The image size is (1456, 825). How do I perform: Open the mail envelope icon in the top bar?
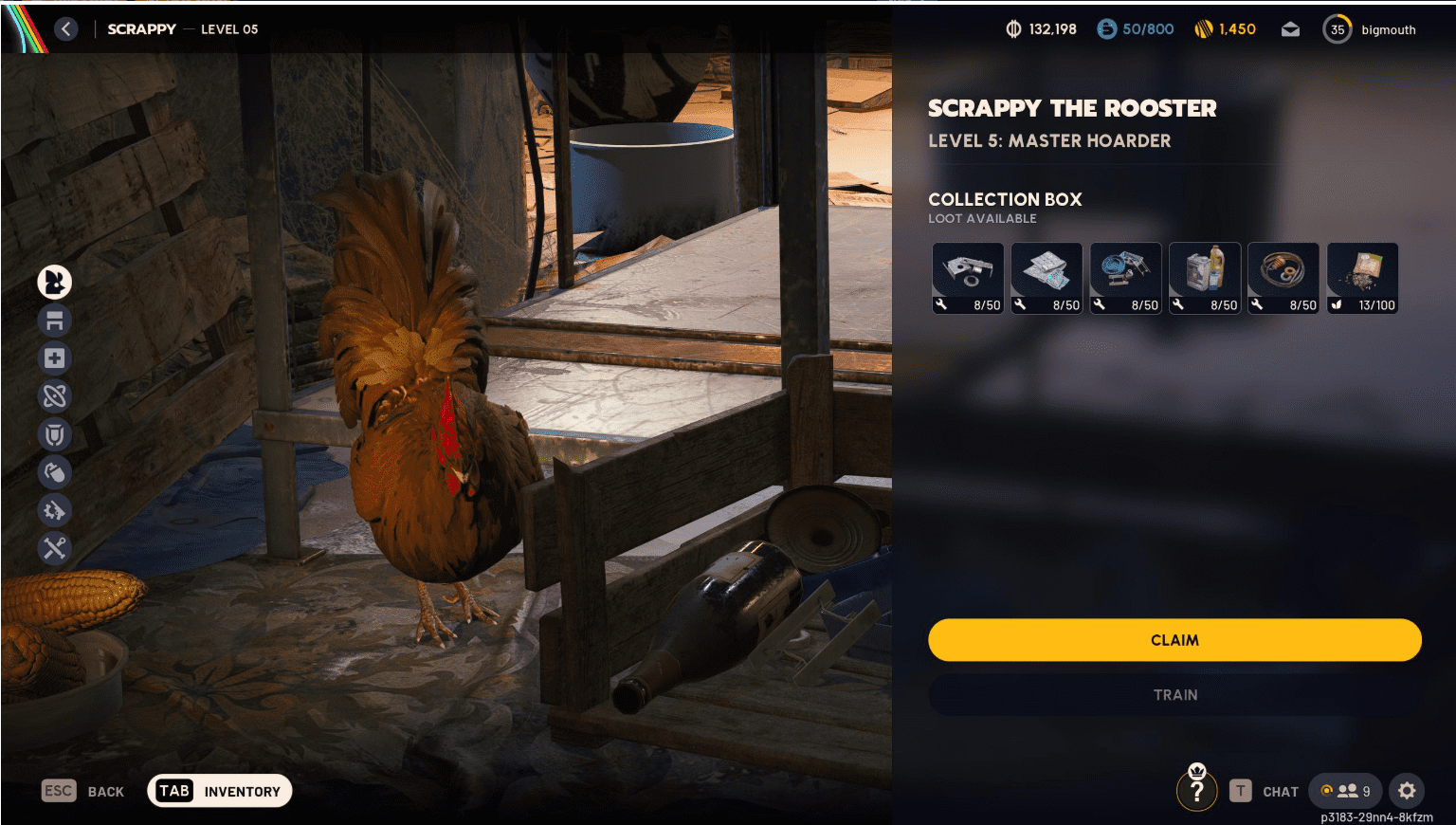(x=1290, y=28)
